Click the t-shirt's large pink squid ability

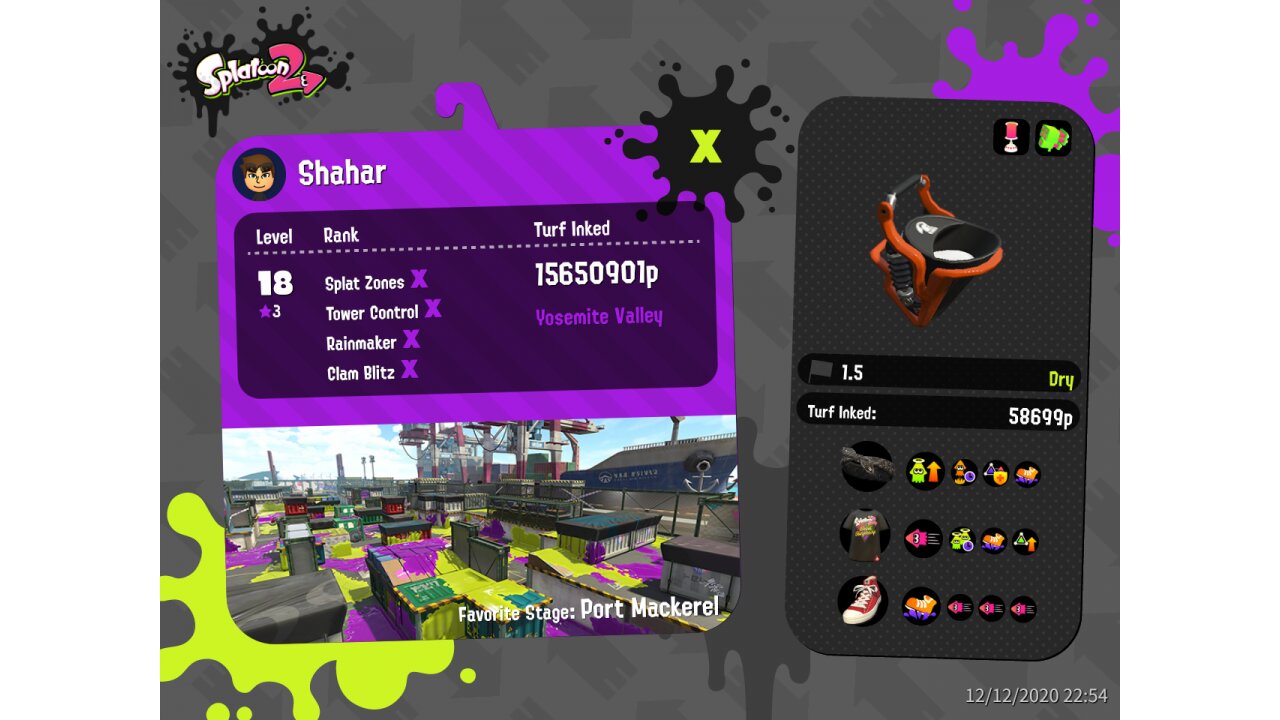[923, 539]
